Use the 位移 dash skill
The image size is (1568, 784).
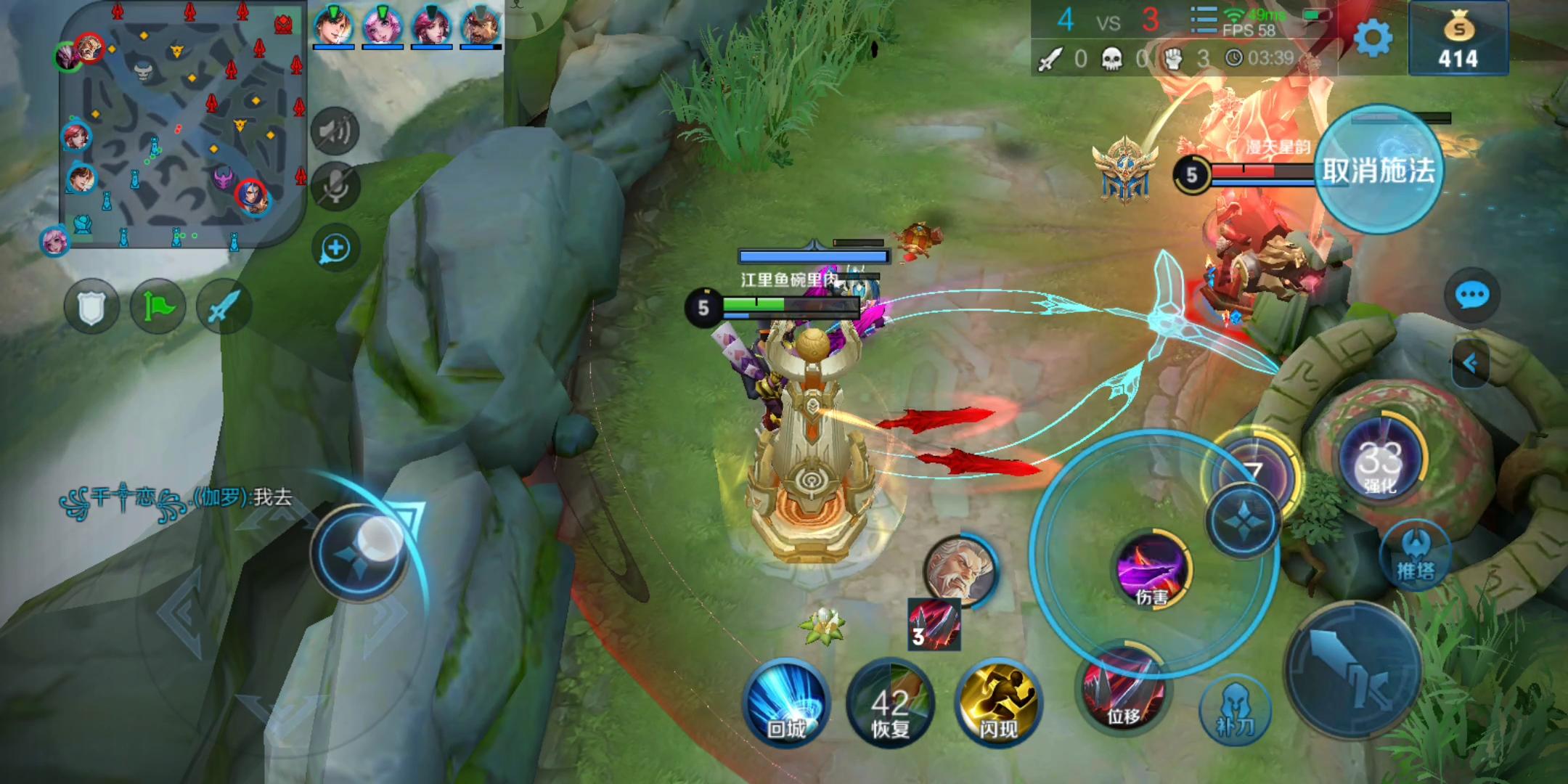pos(1122,688)
